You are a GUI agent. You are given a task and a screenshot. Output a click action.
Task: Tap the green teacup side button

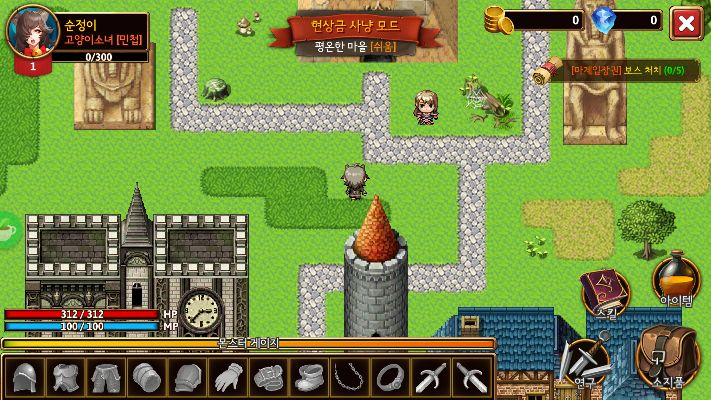tap(6, 229)
